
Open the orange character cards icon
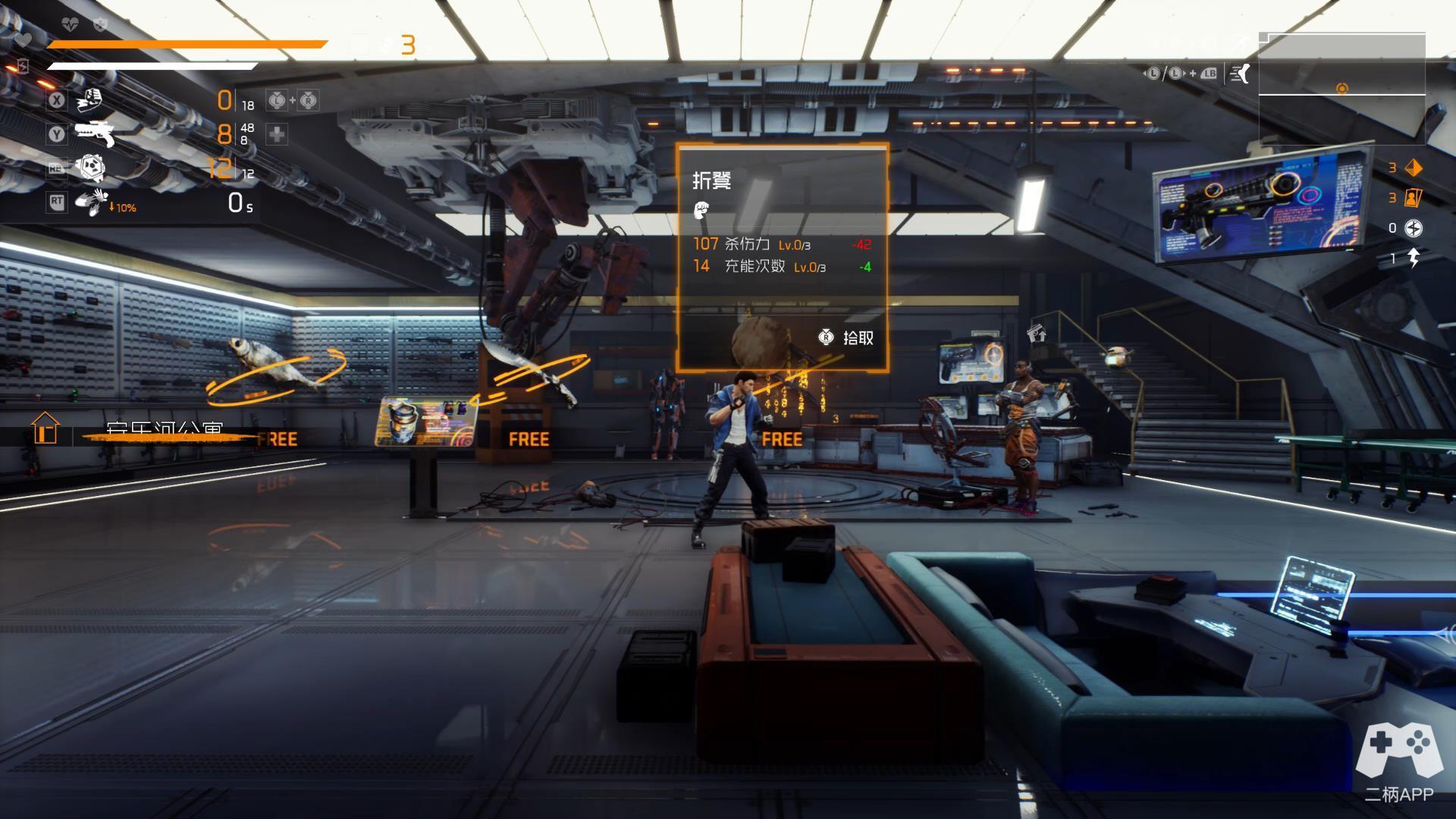click(1414, 198)
